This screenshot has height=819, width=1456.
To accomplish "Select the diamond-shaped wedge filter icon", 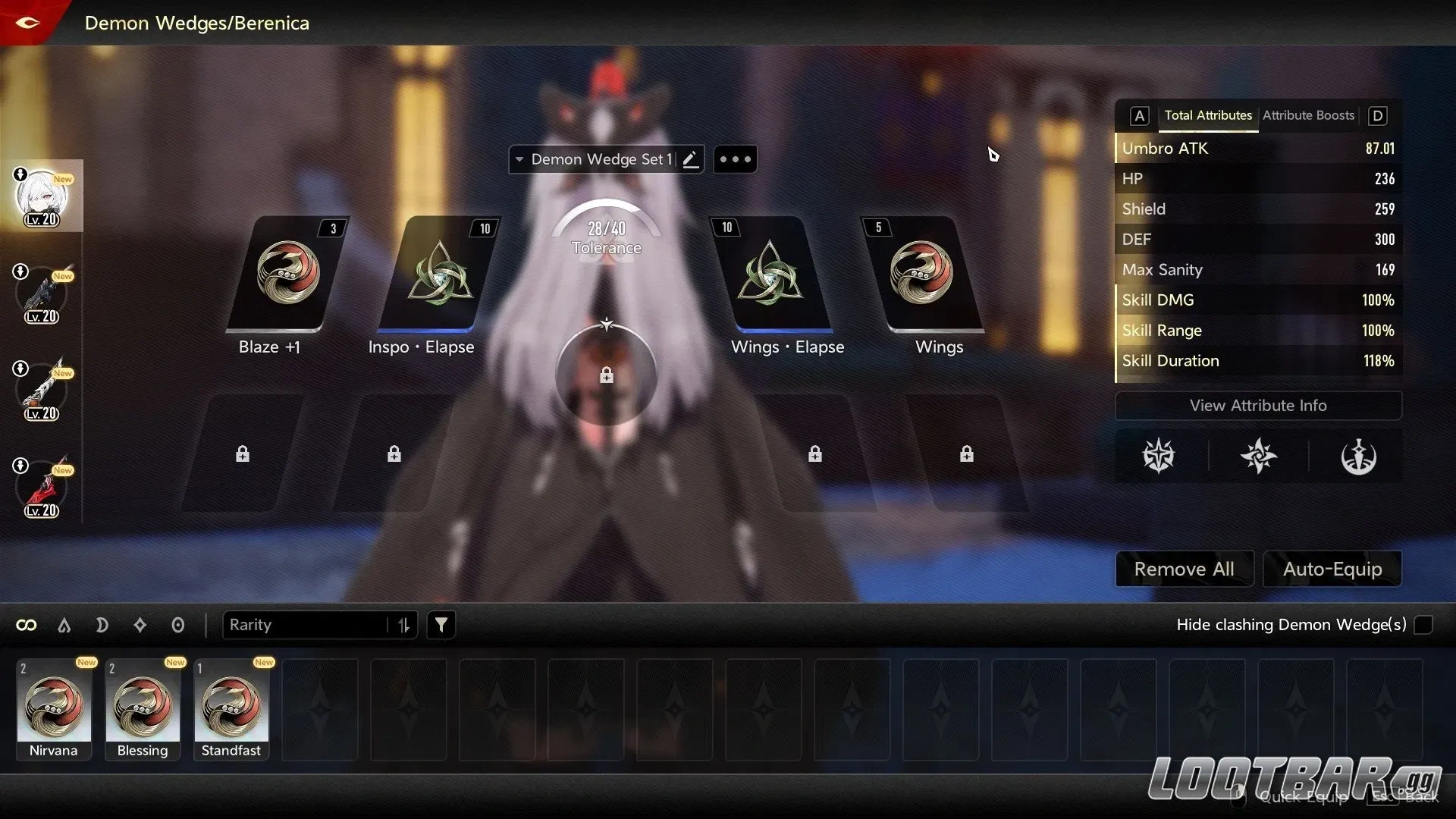I will point(140,625).
